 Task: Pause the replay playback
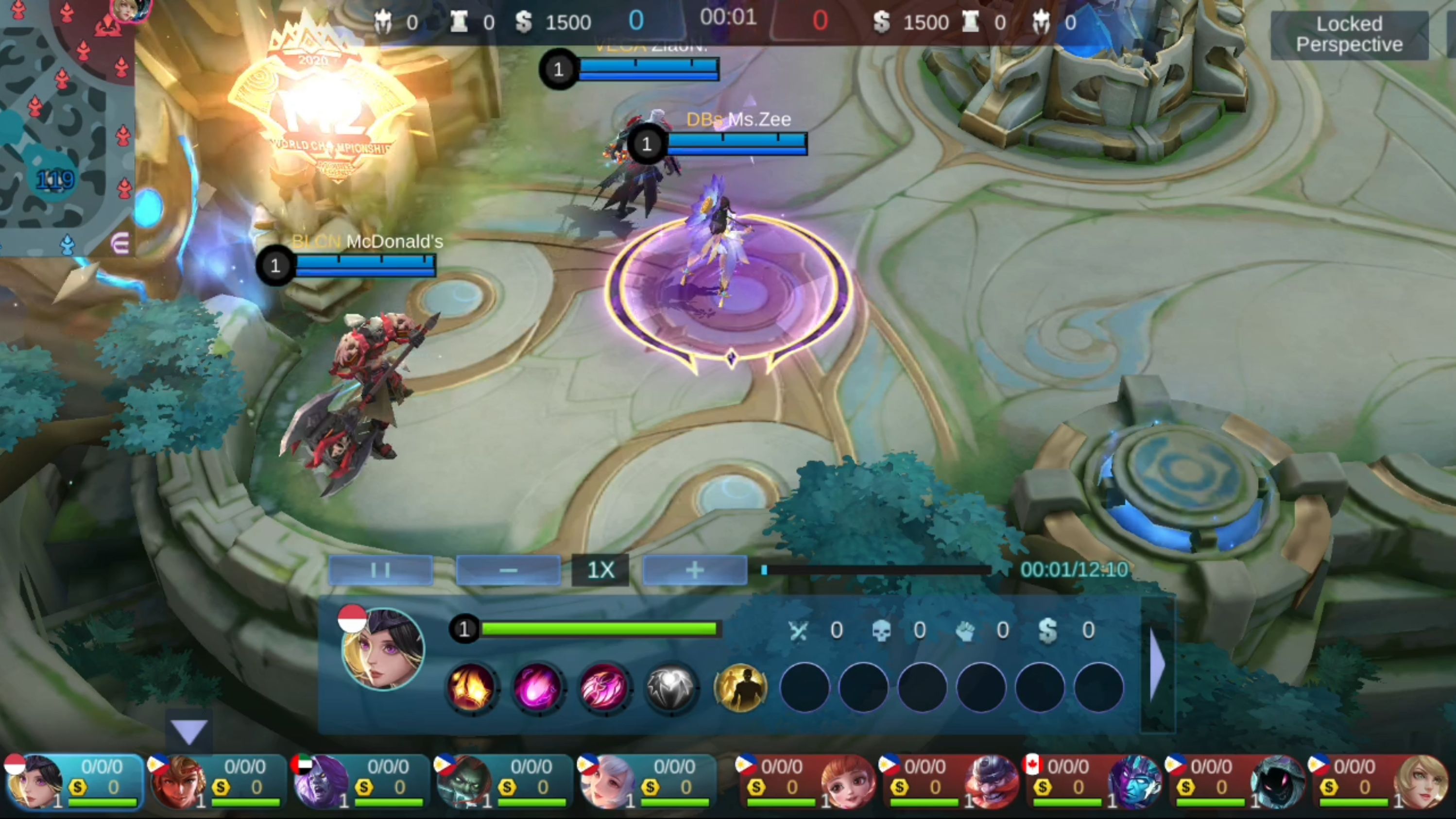[380, 570]
